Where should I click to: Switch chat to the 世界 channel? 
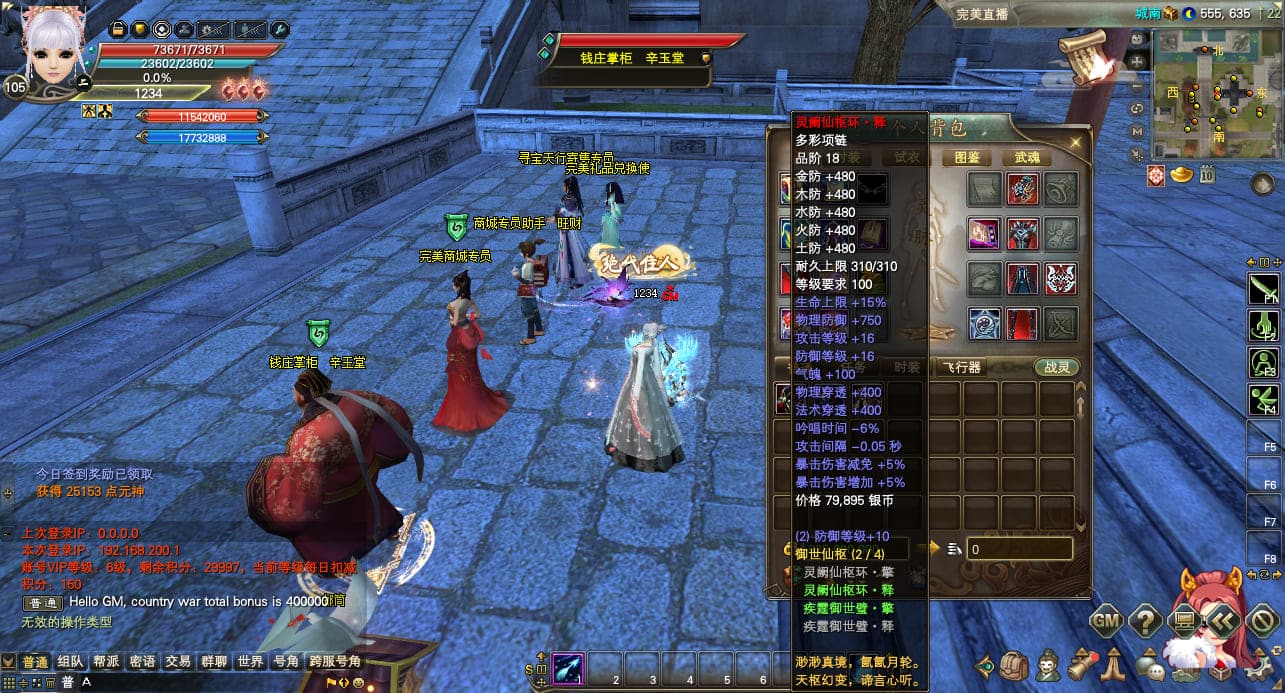pyautogui.click(x=250, y=662)
